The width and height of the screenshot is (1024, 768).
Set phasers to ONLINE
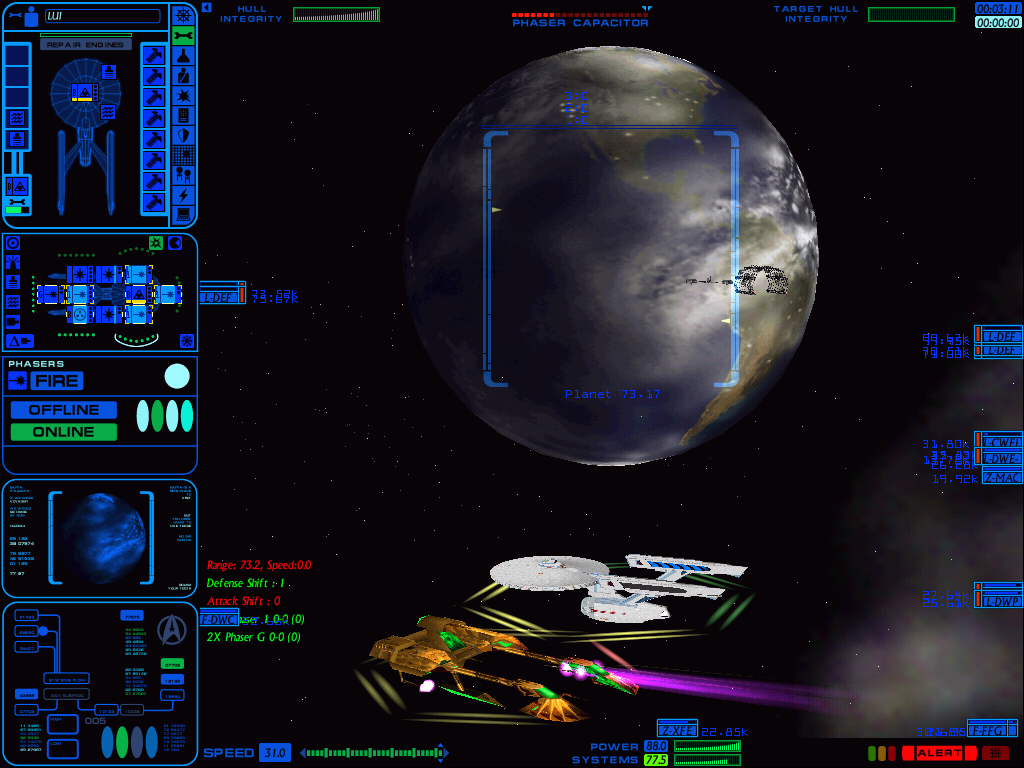(x=64, y=432)
